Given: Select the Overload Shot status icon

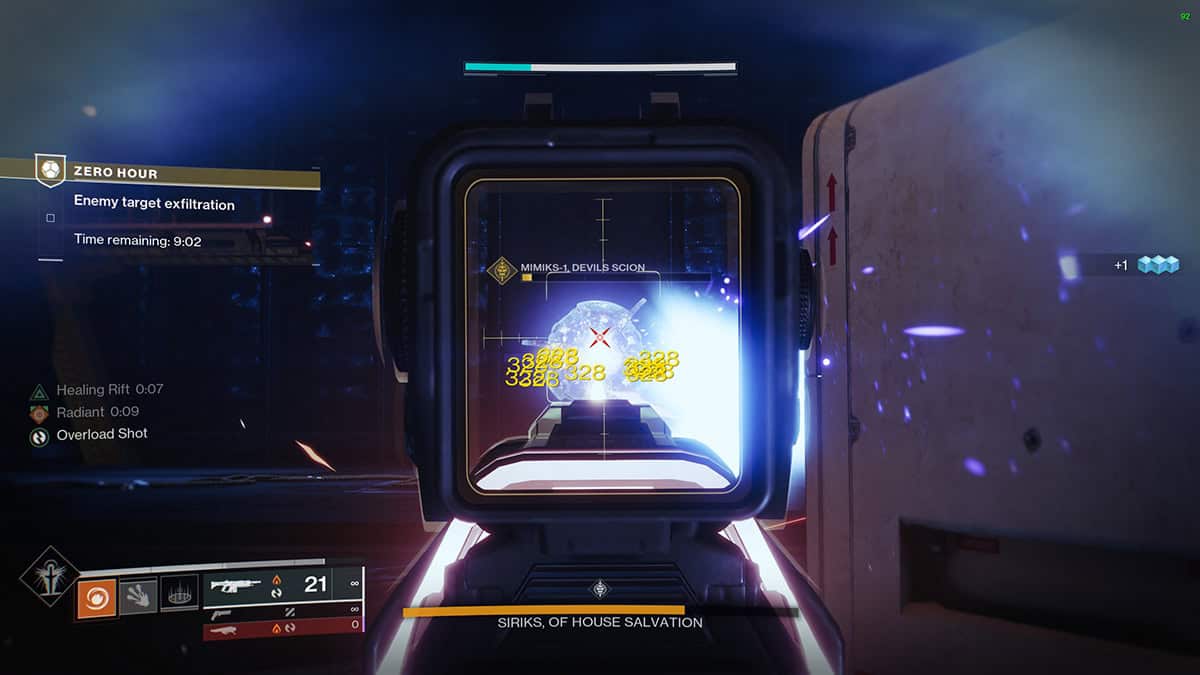Looking at the screenshot, I should [39, 436].
